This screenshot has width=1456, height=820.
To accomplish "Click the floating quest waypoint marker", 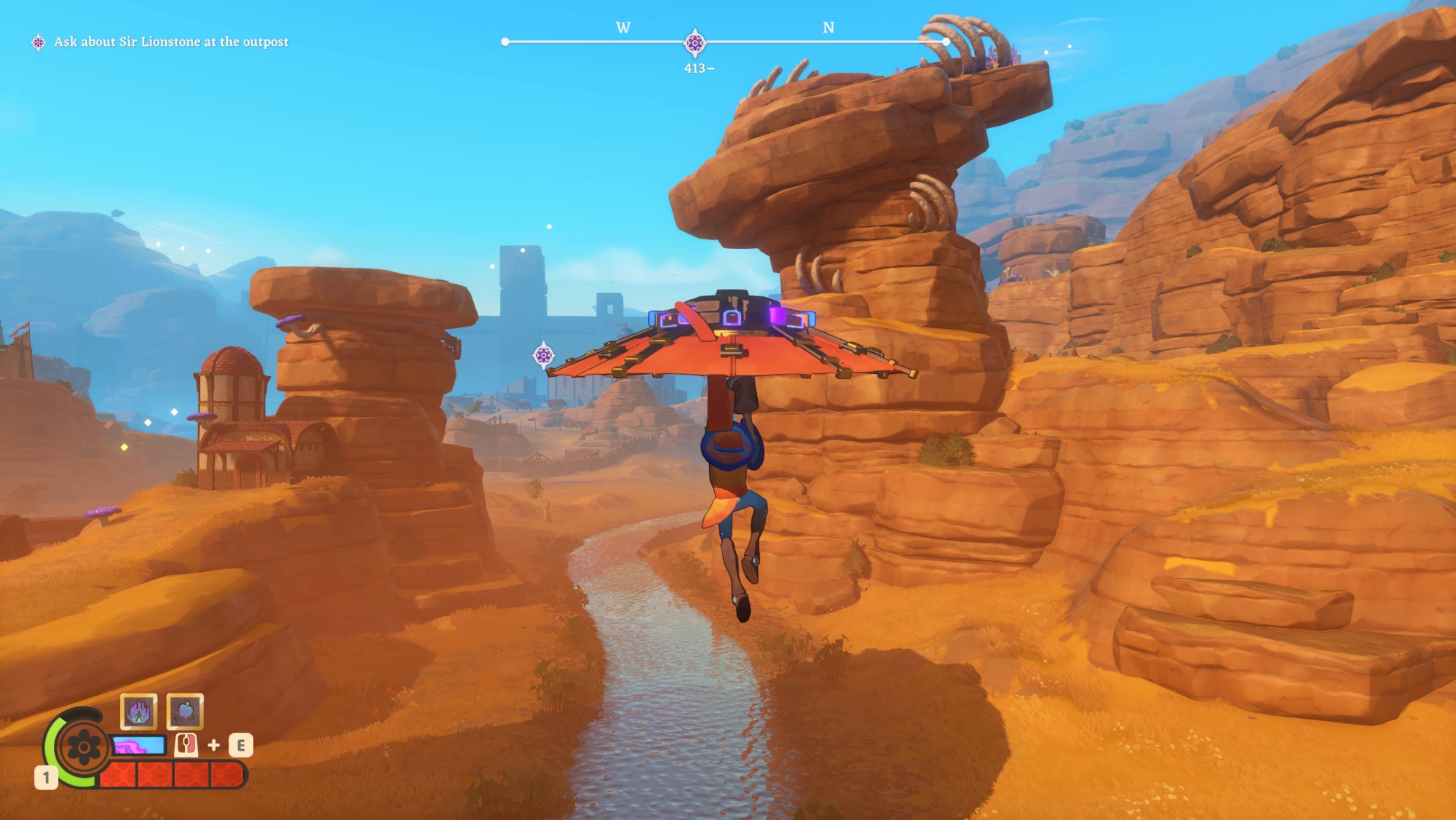I will [x=543, y=355].
